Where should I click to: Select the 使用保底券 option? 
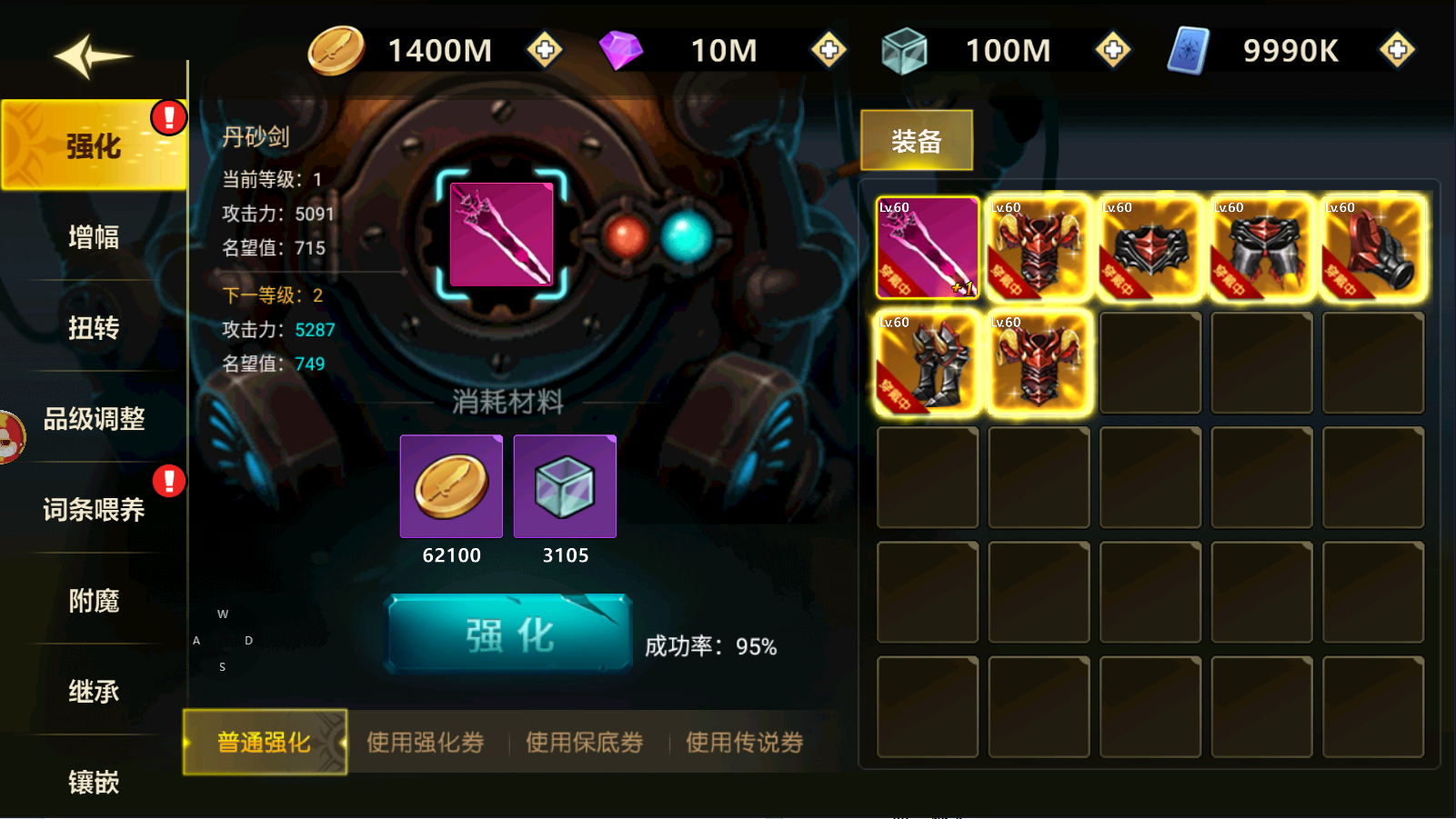pos(584,743)
